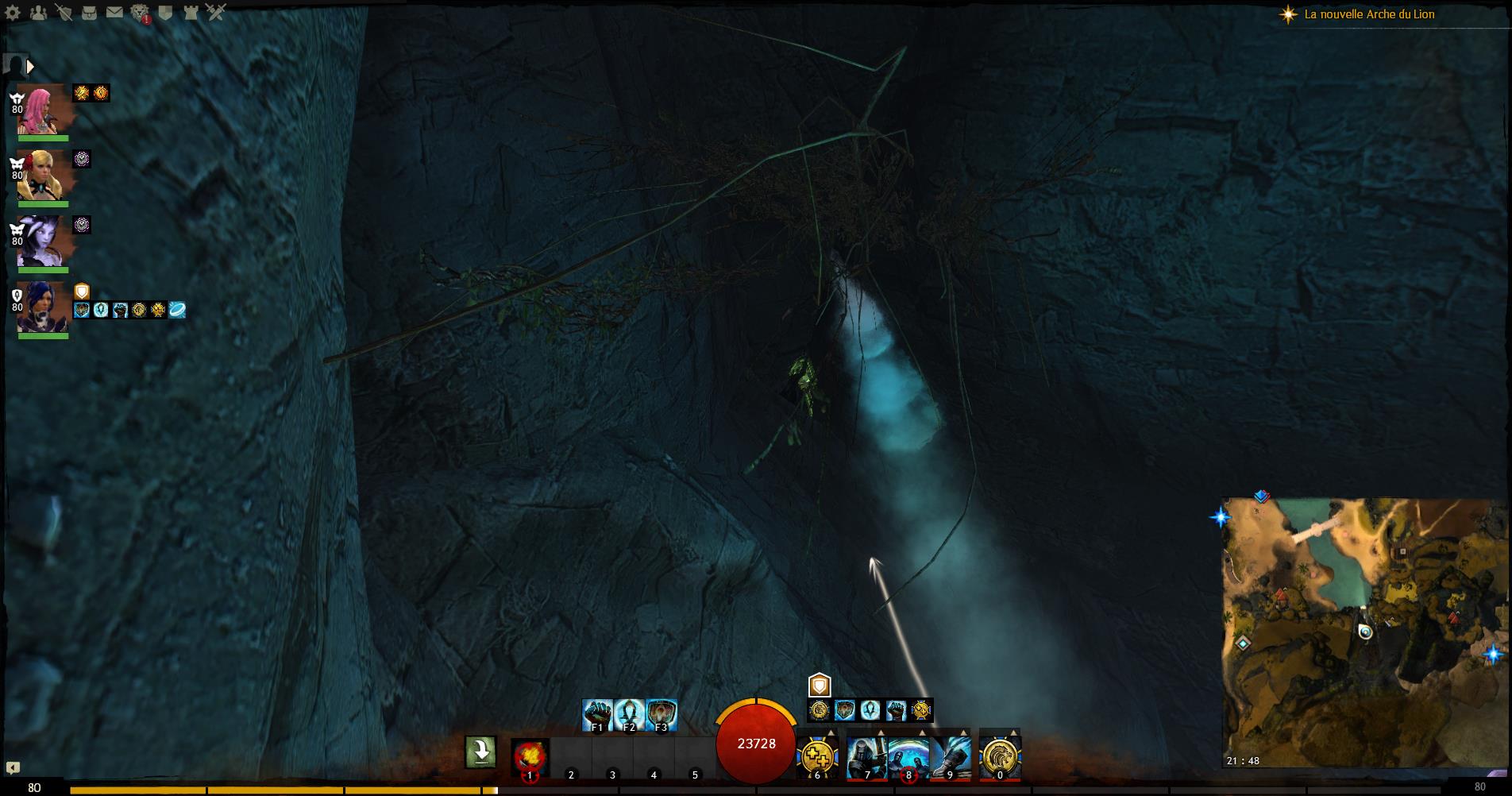Use the golden lion elite signet skill

[x=999, y=755]
